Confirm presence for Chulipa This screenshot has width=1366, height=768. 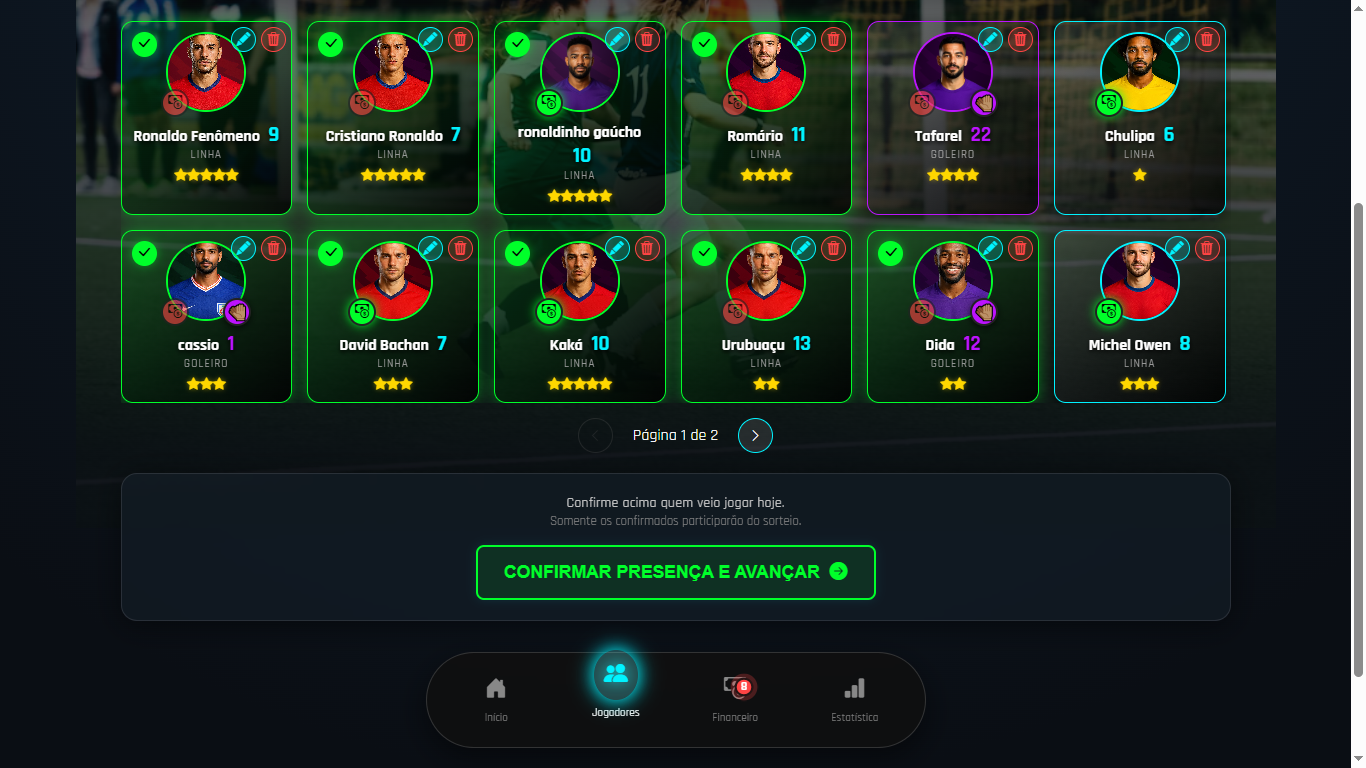coord(1077,44)
